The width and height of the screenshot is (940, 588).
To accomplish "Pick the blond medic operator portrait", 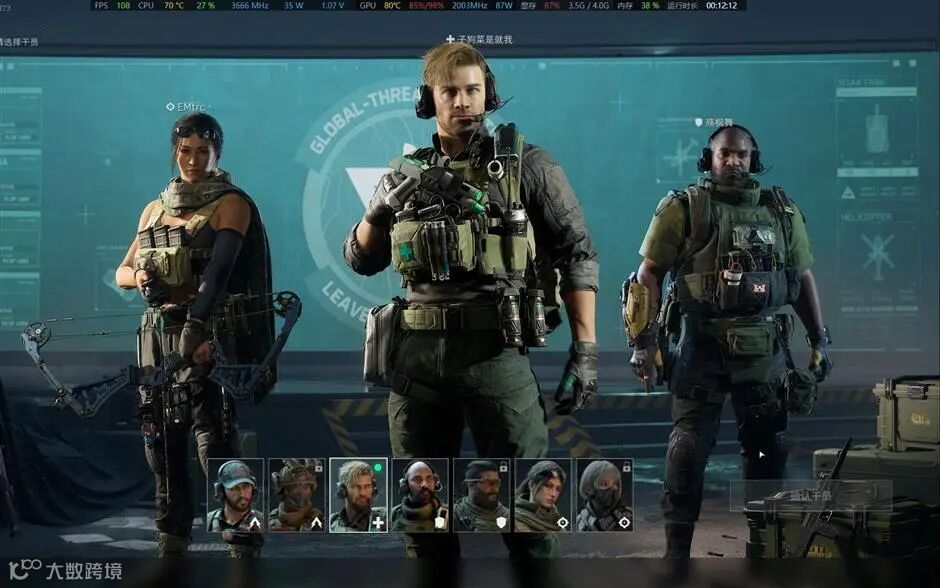I will point(358,495).
